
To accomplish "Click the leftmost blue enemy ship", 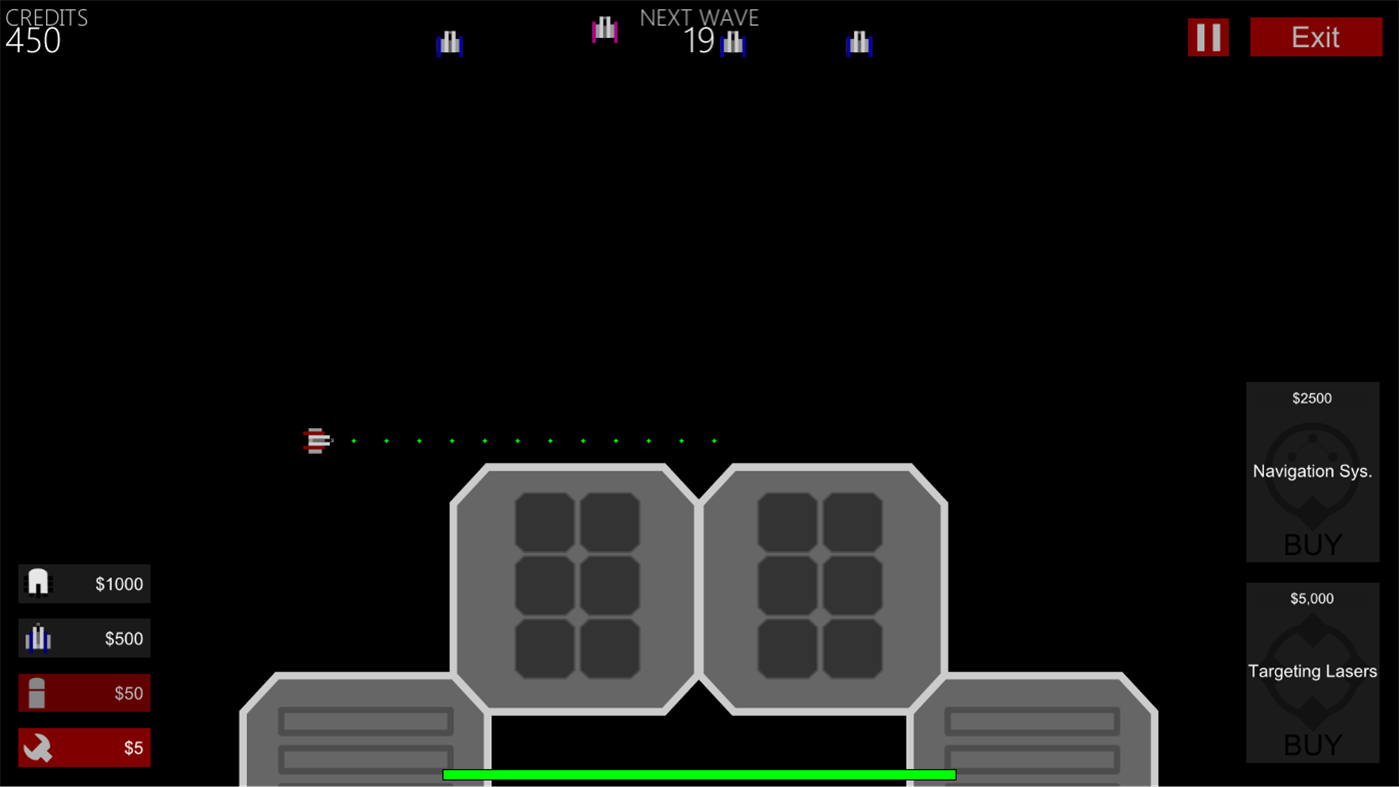I will pos(450,42).
